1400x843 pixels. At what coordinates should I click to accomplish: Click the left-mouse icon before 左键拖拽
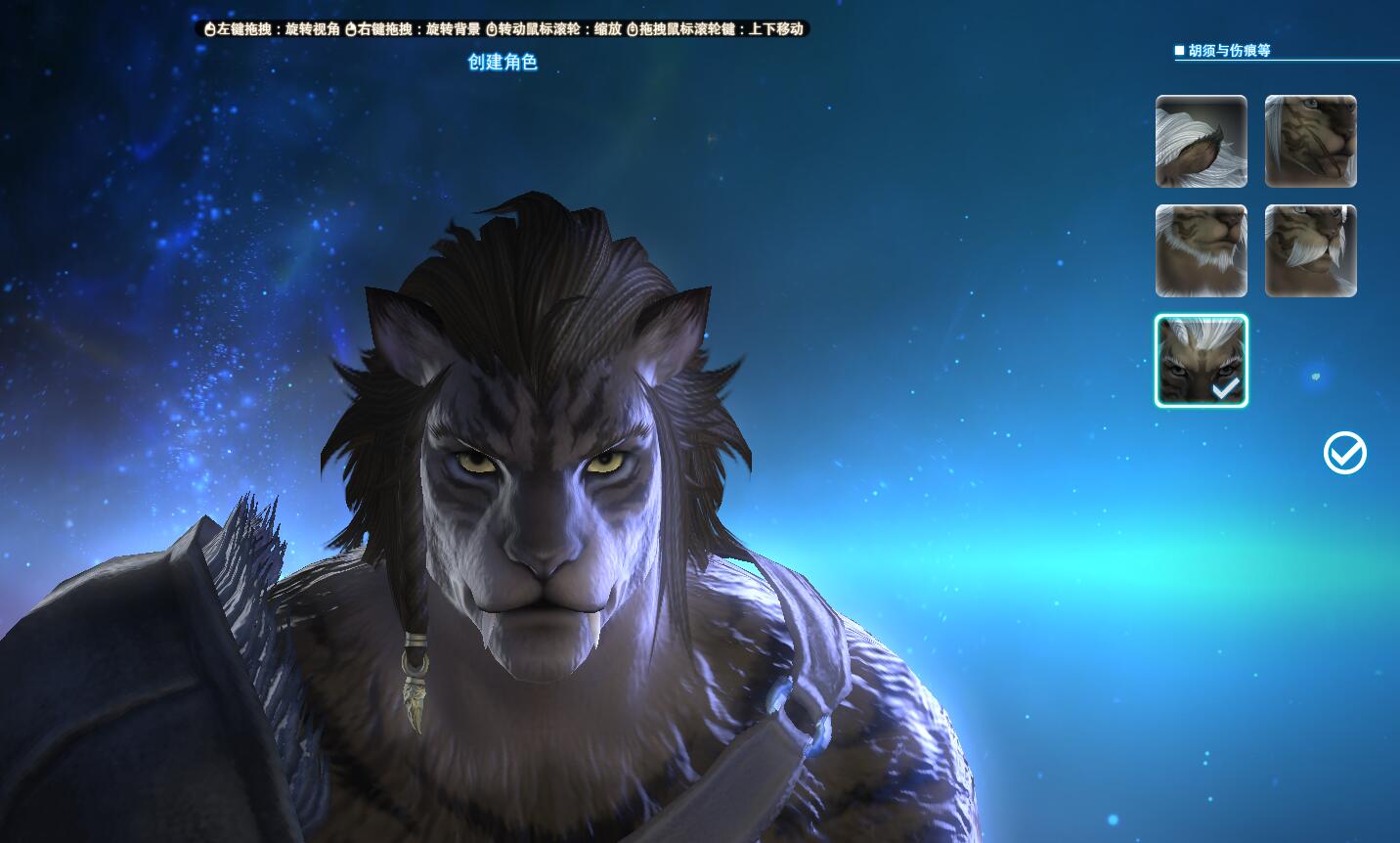[208, 29]
